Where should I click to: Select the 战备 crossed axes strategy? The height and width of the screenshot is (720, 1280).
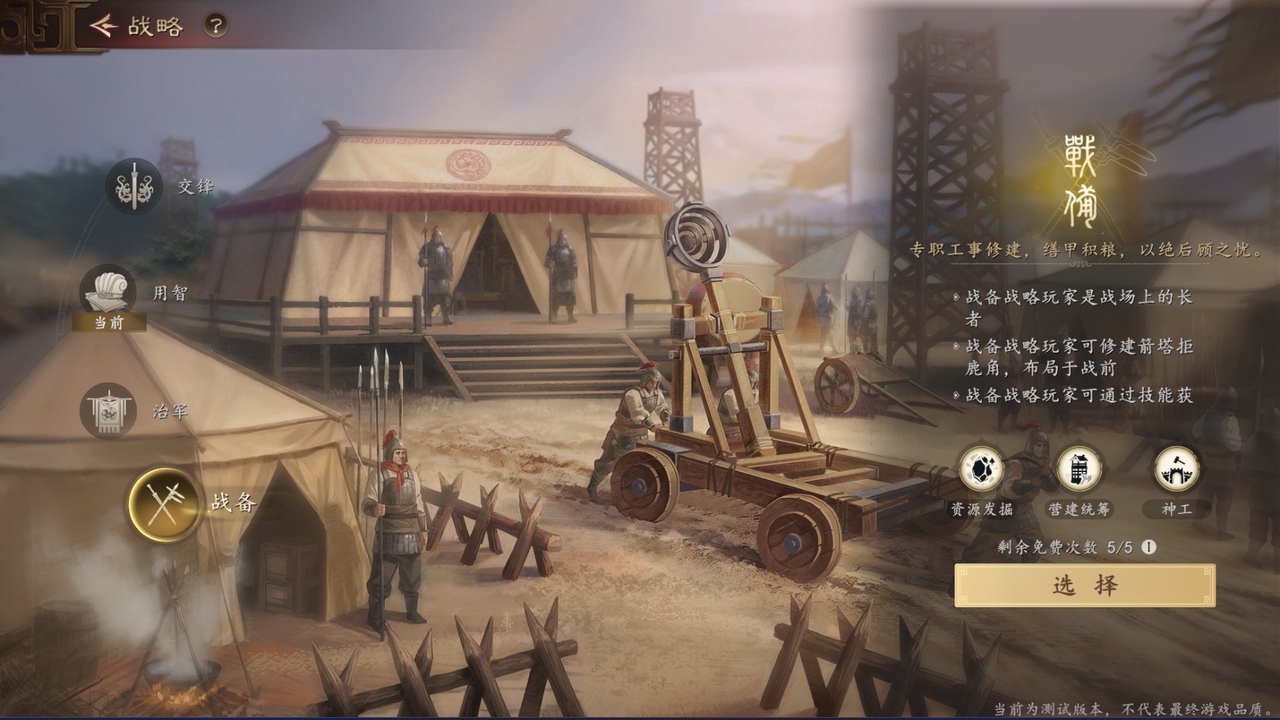coord(164,504)
